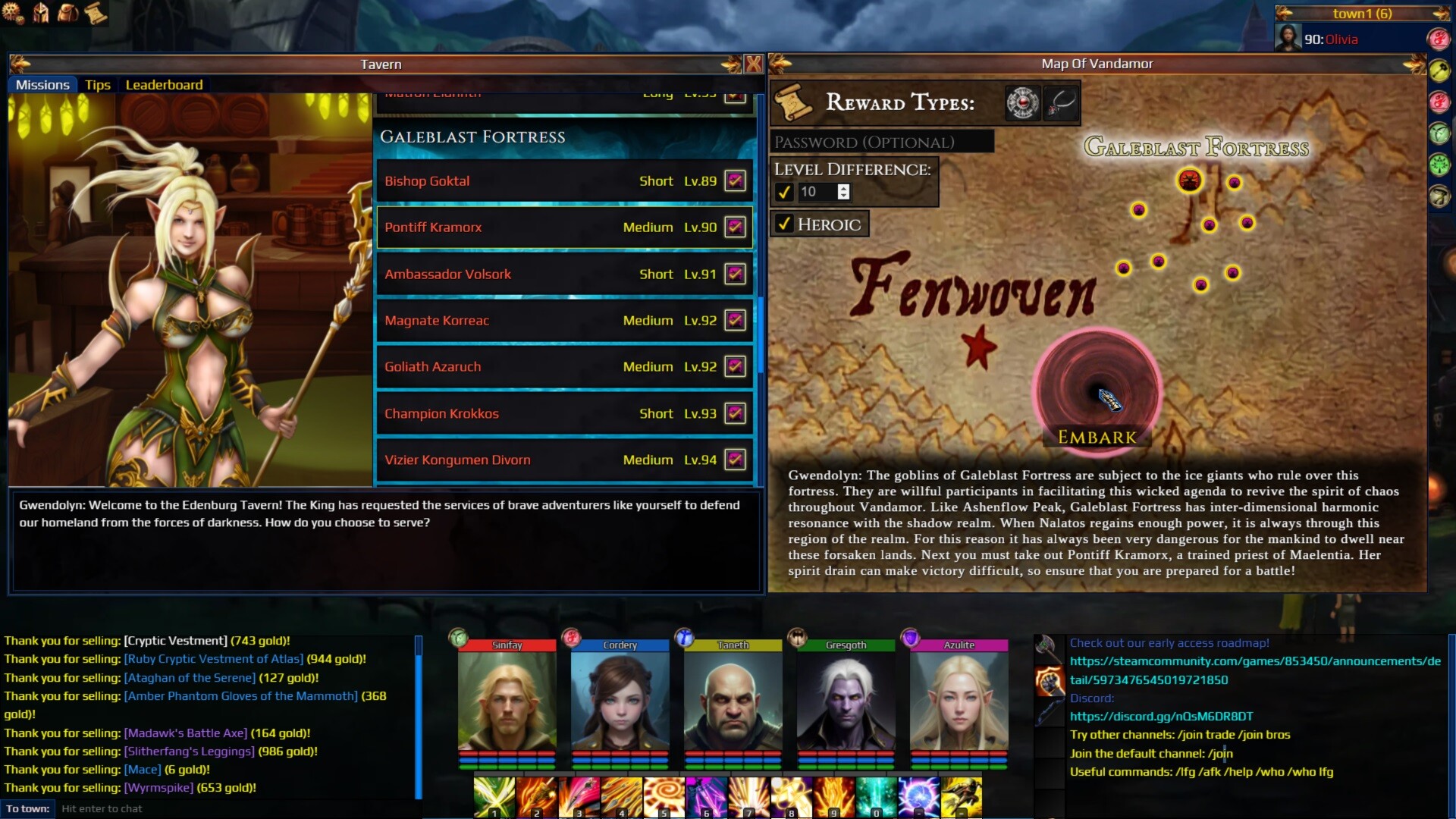The width and height of the screenshot is (1456, 819).
Task: Collapse the Galeblast Fortress mission section
Action: 472,137
